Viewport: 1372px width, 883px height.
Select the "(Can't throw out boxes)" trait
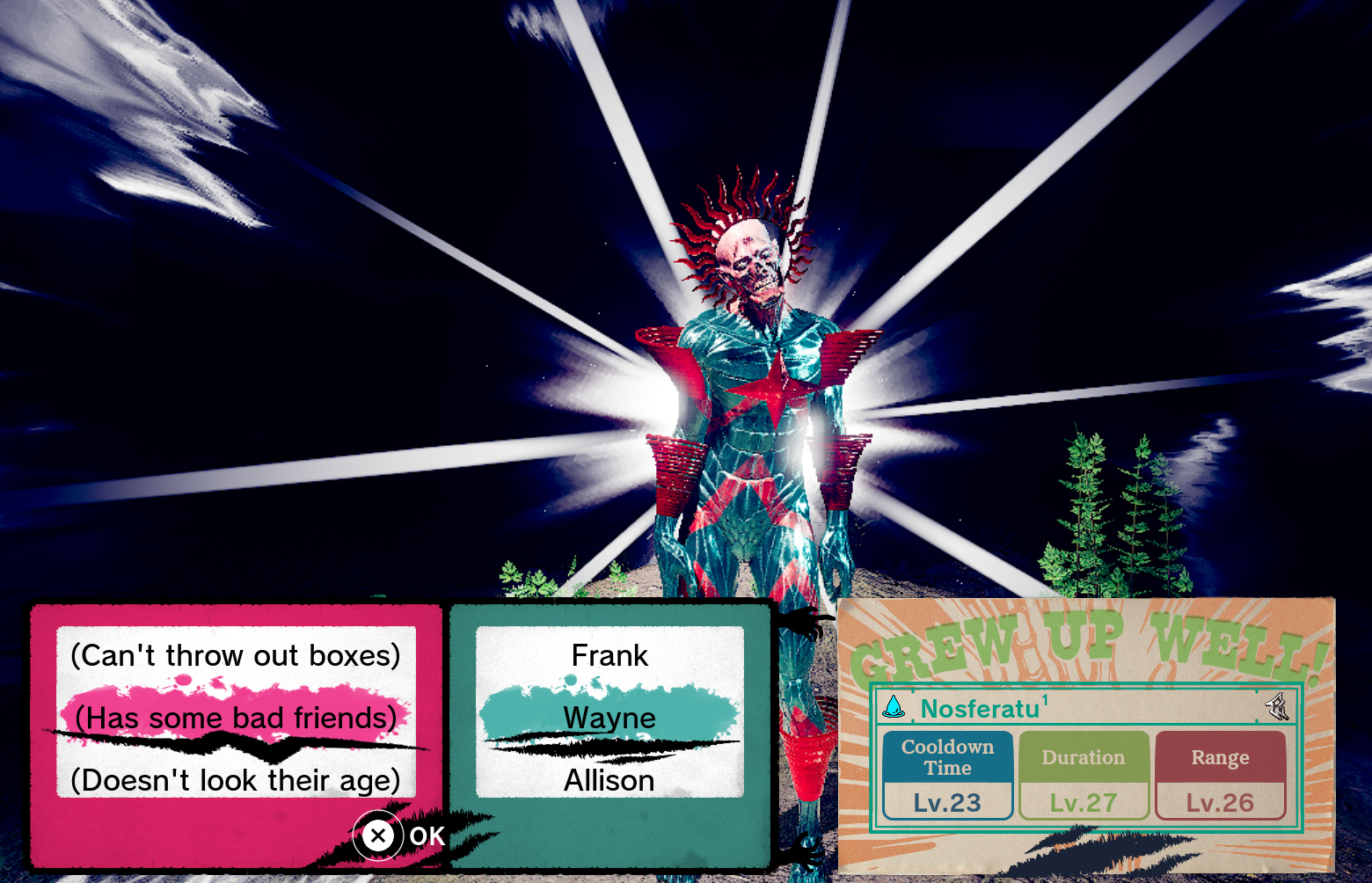tap(236, 656)
